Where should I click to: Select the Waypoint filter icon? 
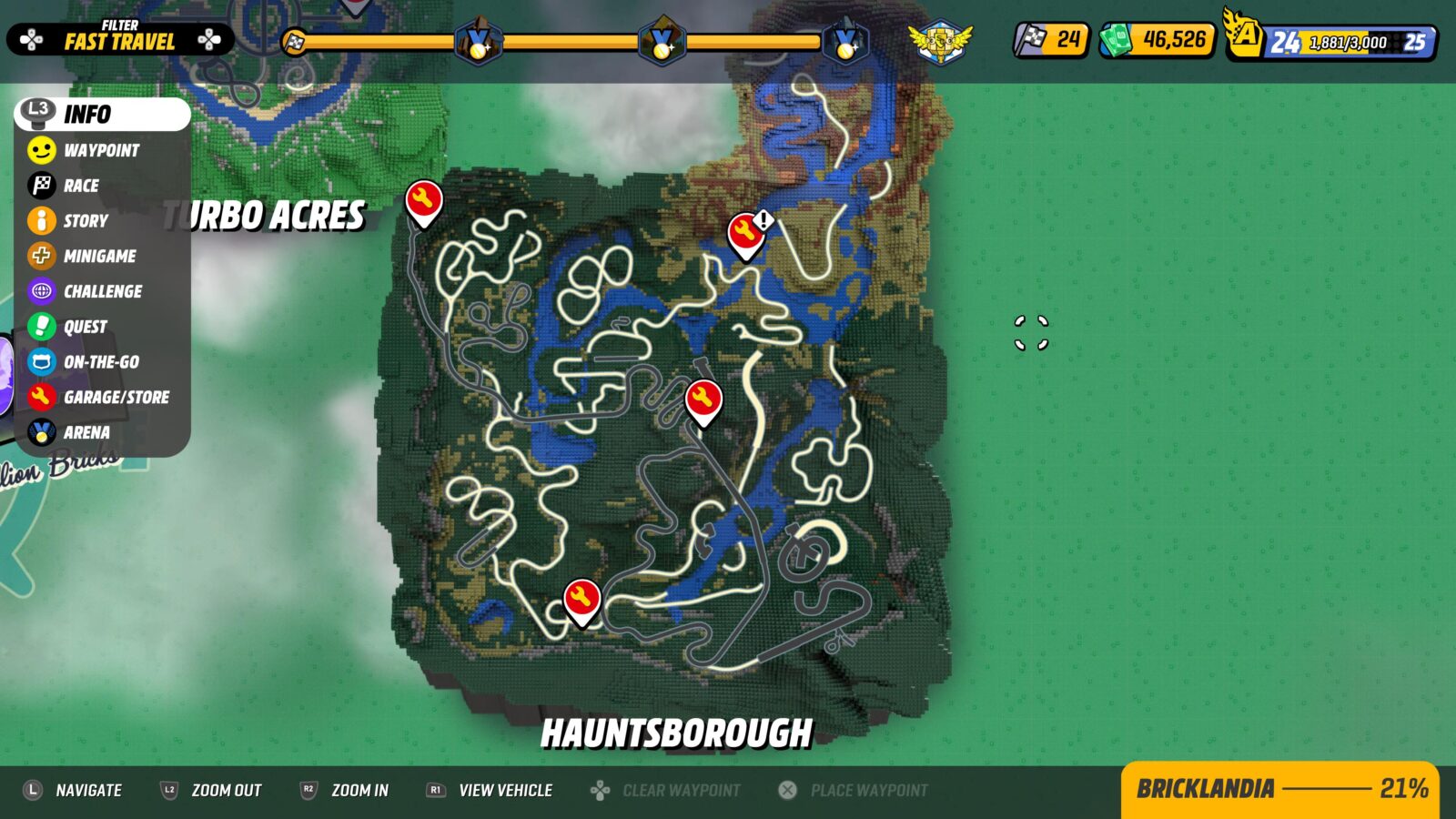(38, 150)
